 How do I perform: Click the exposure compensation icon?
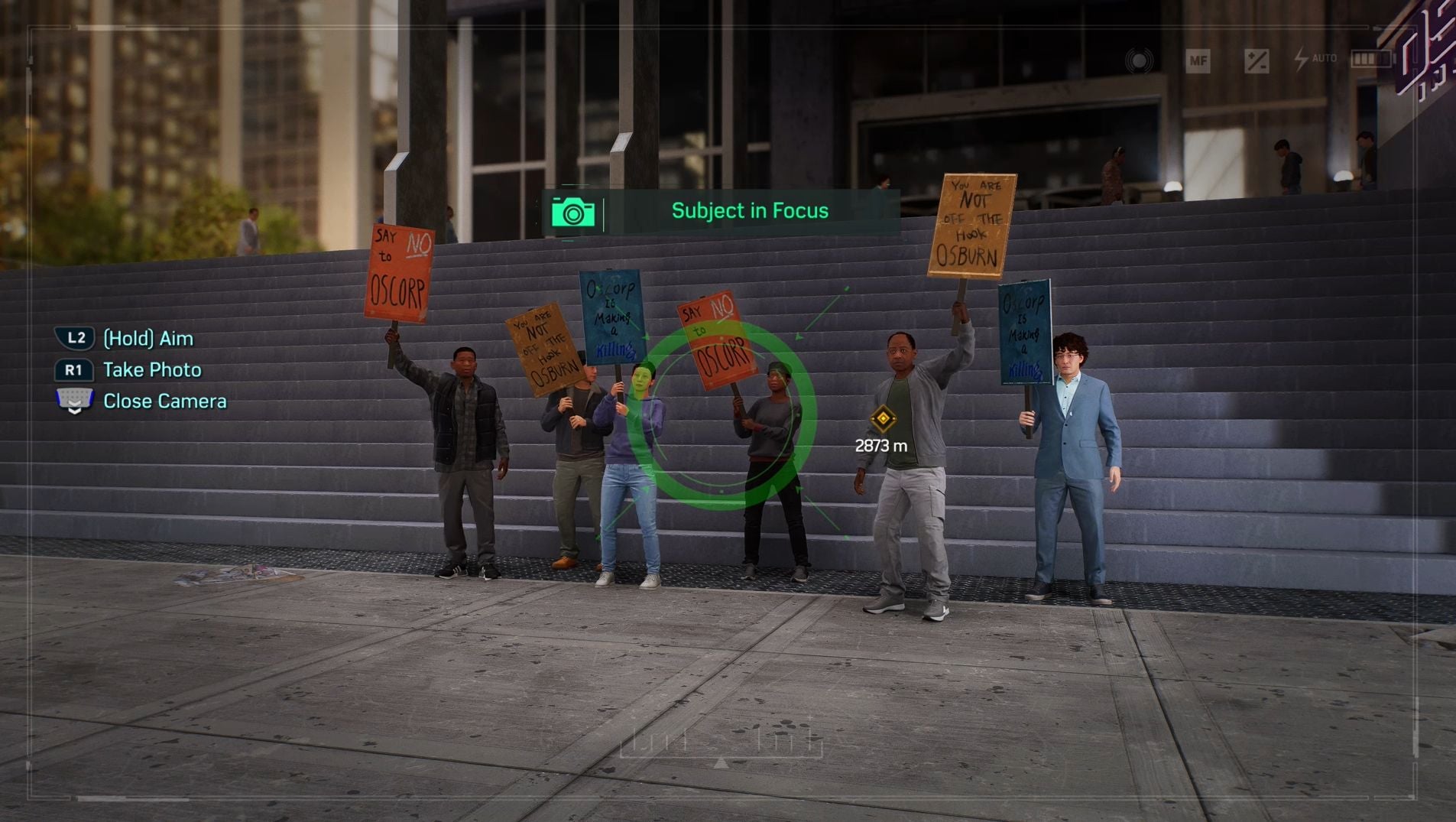click(1257, 60)
